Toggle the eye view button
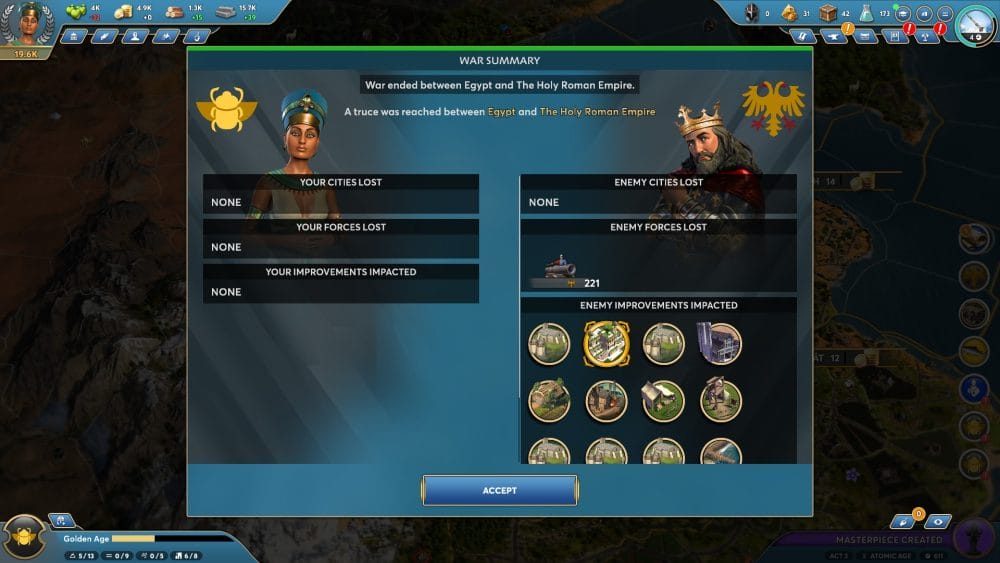Image resolution: width=1000 pixels, height=563 pixels. point(938,521)
